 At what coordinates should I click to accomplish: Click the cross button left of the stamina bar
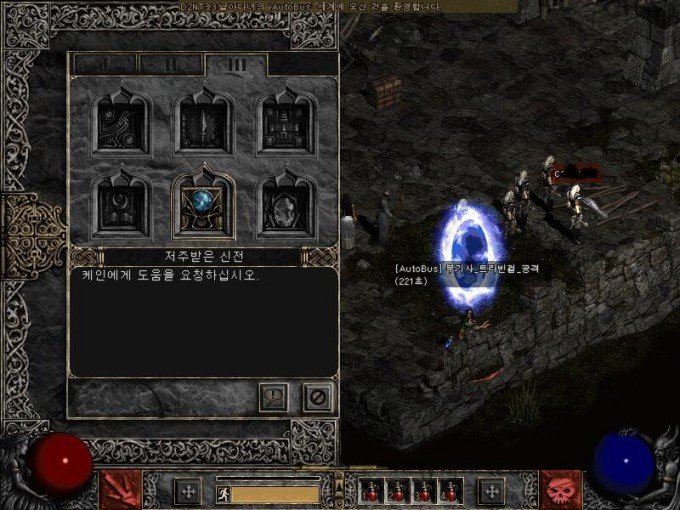coord(187,491)
